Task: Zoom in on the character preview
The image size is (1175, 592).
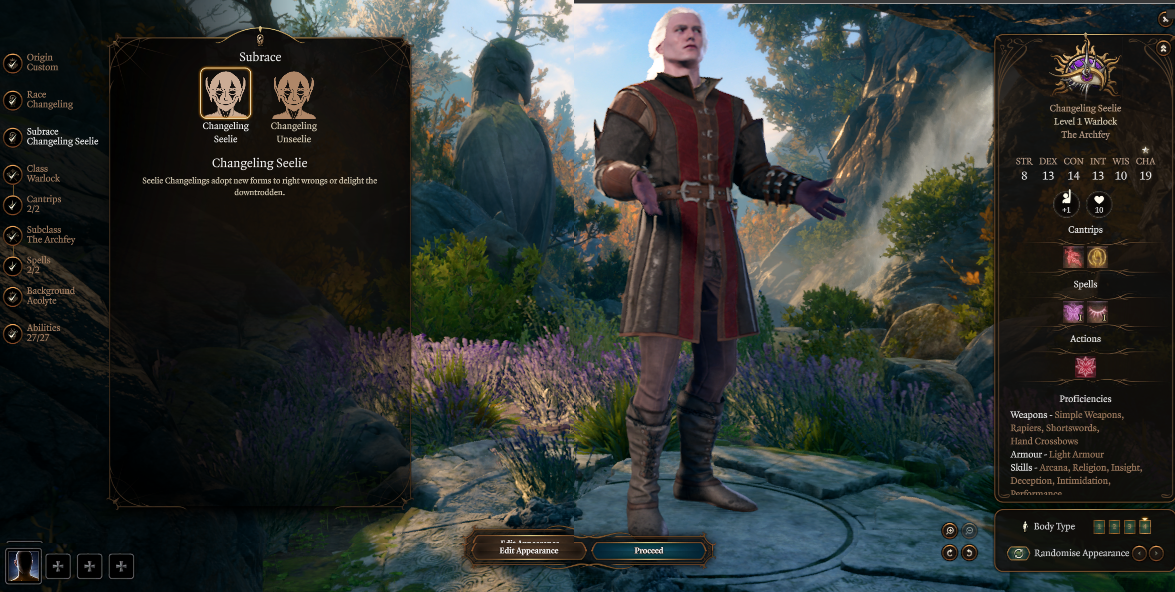Action: pos(950,531)
